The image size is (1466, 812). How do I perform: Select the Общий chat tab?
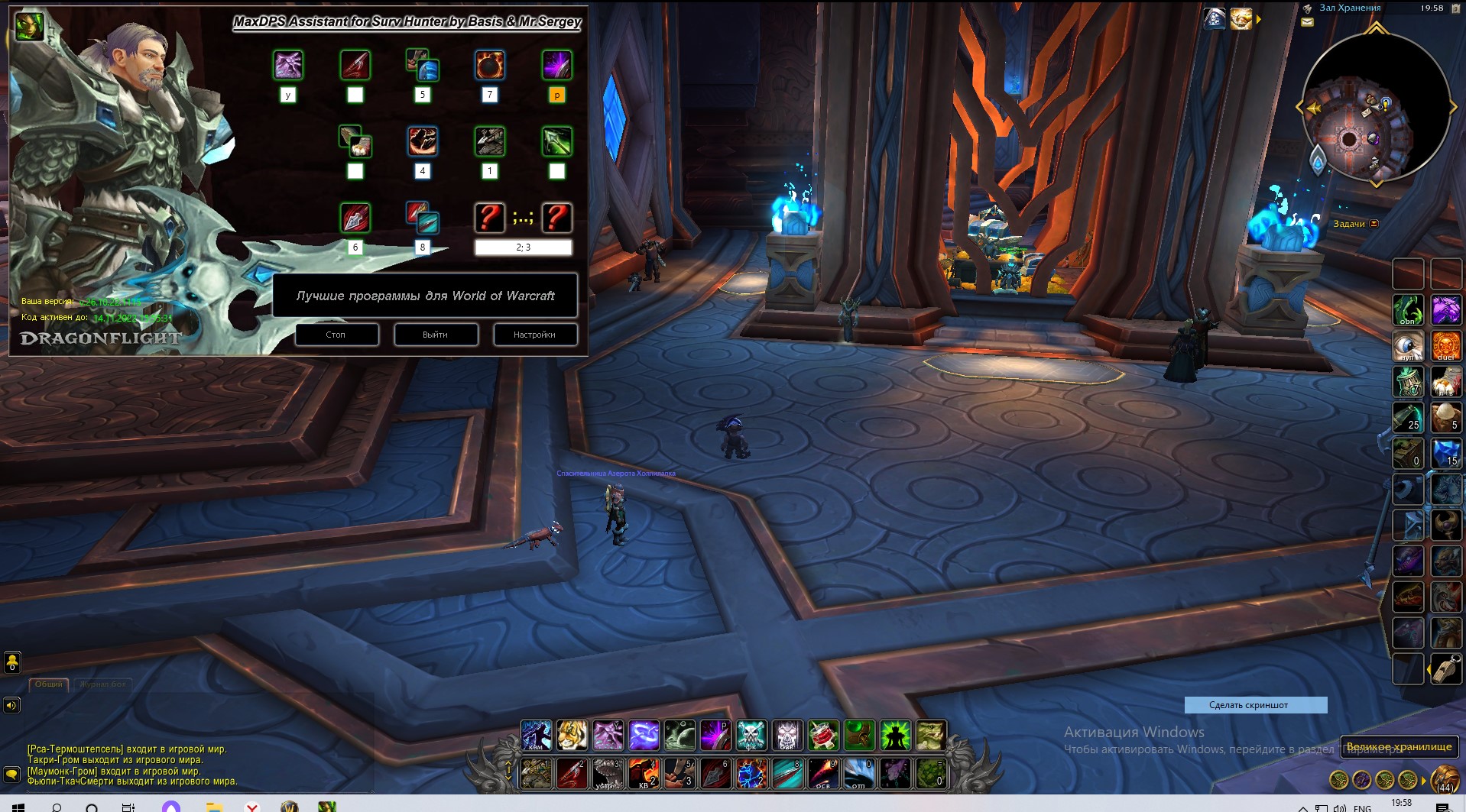pyautogui.click(x=49, y=684)
